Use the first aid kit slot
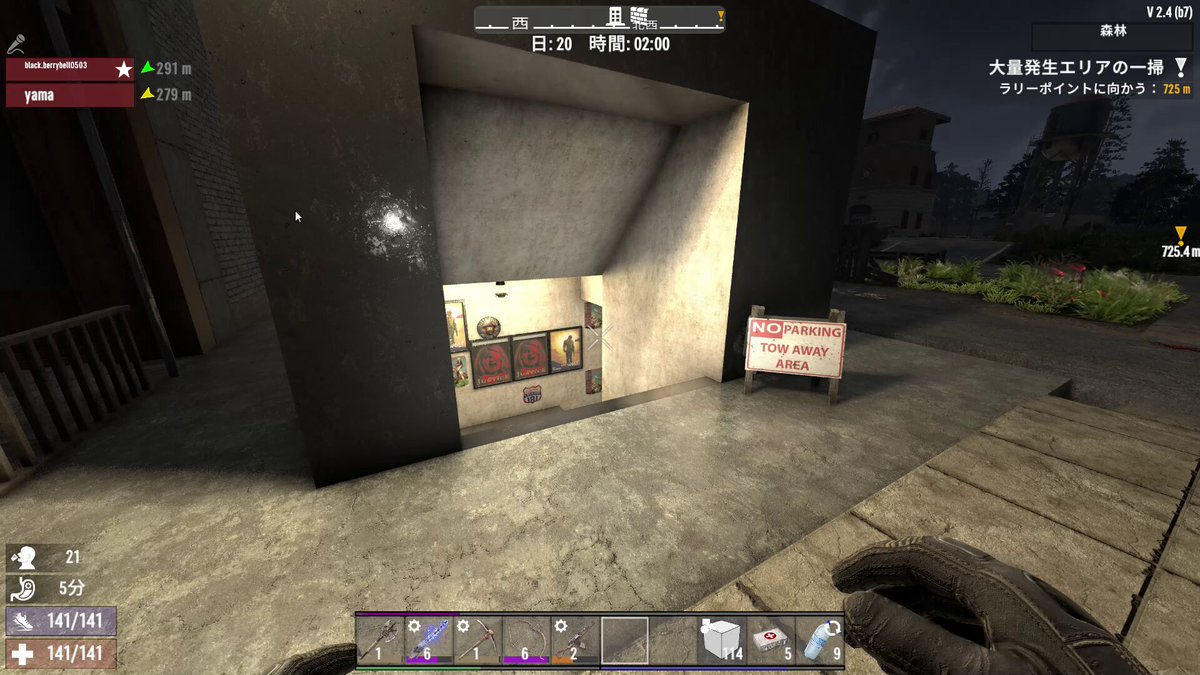This screenshot has width=1200, height=675. 770,640
